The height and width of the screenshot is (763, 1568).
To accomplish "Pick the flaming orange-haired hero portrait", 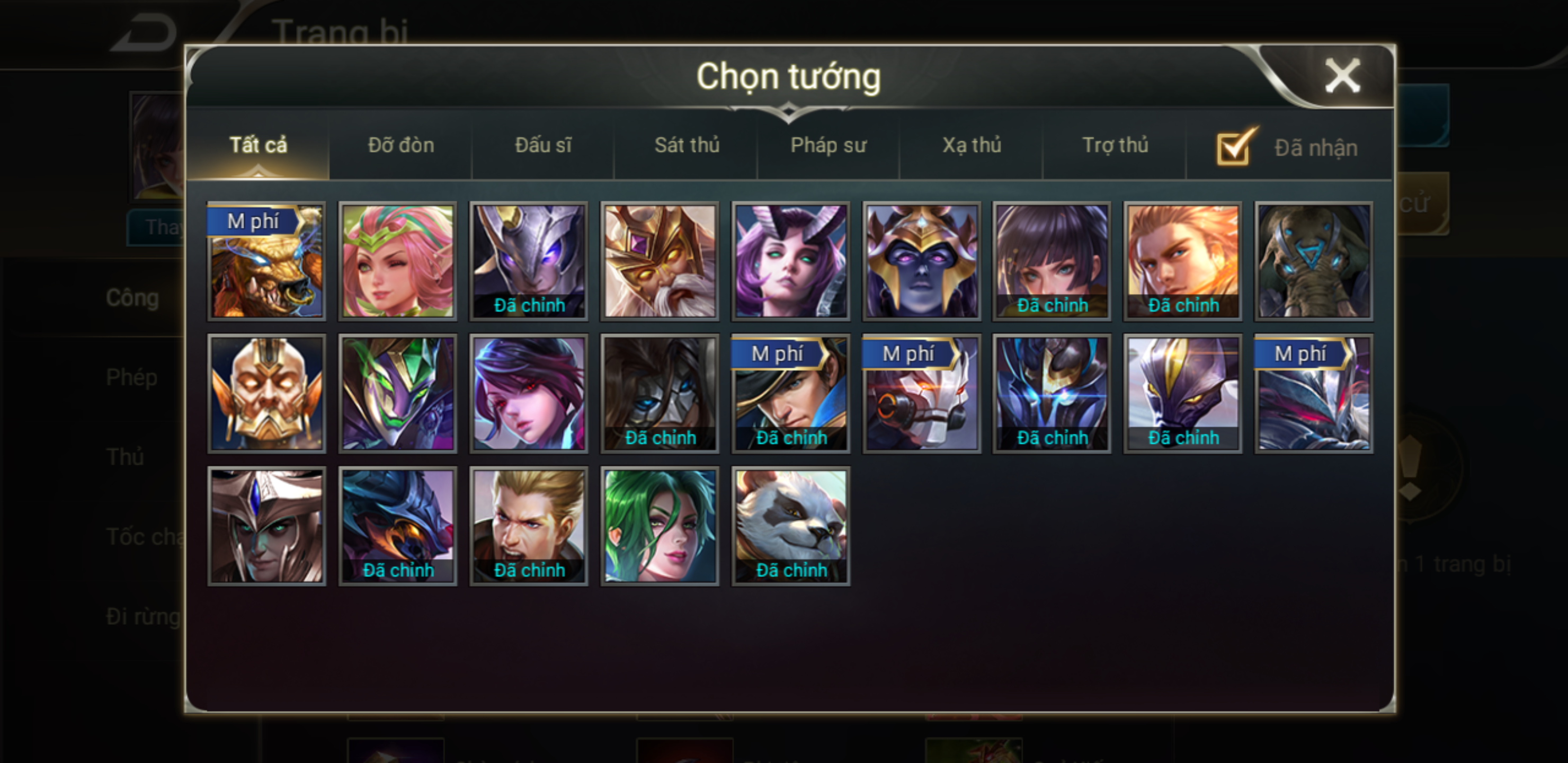I will tap(1183, 261).
